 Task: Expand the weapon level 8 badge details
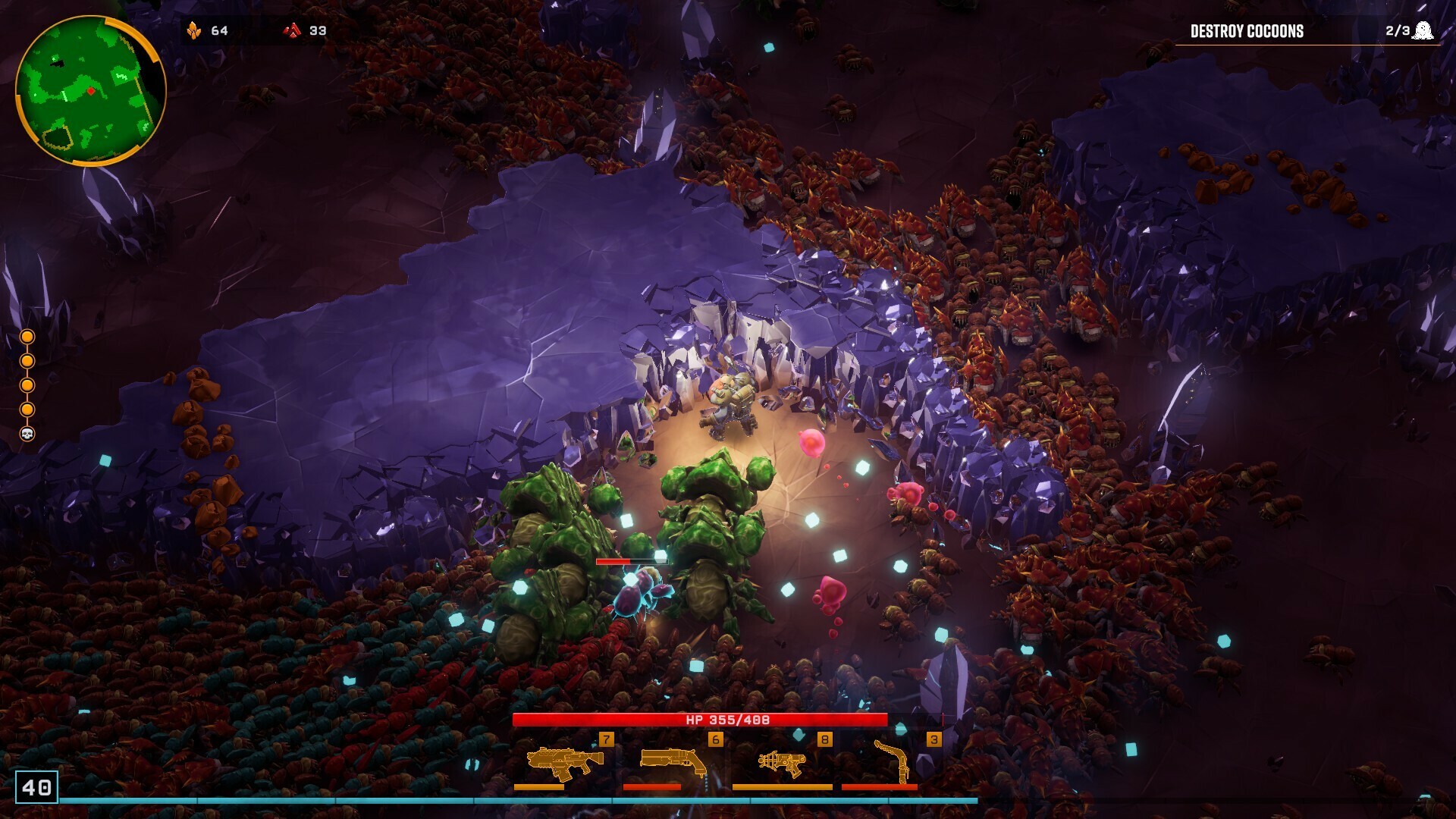(824, 739)
